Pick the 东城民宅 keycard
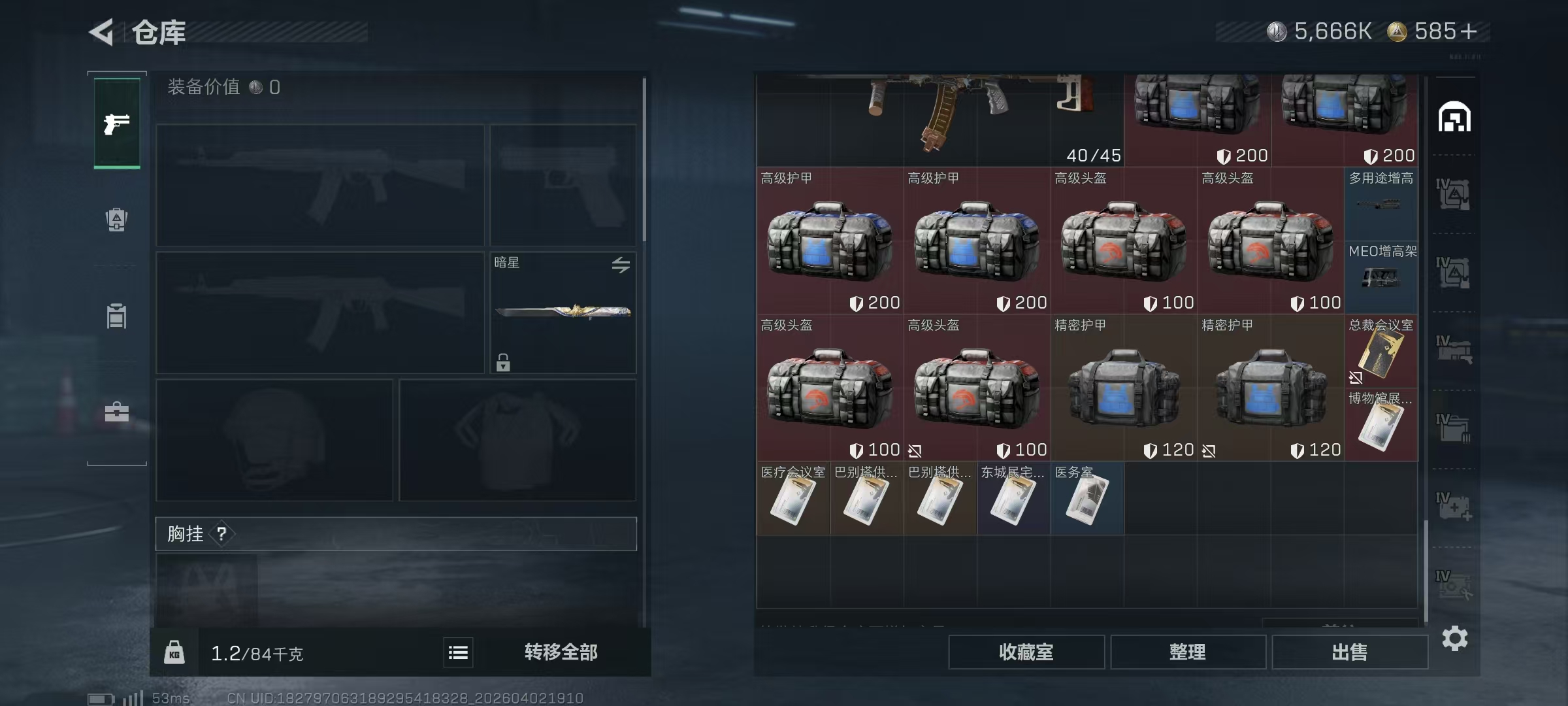 click(x=1013, y=499)
